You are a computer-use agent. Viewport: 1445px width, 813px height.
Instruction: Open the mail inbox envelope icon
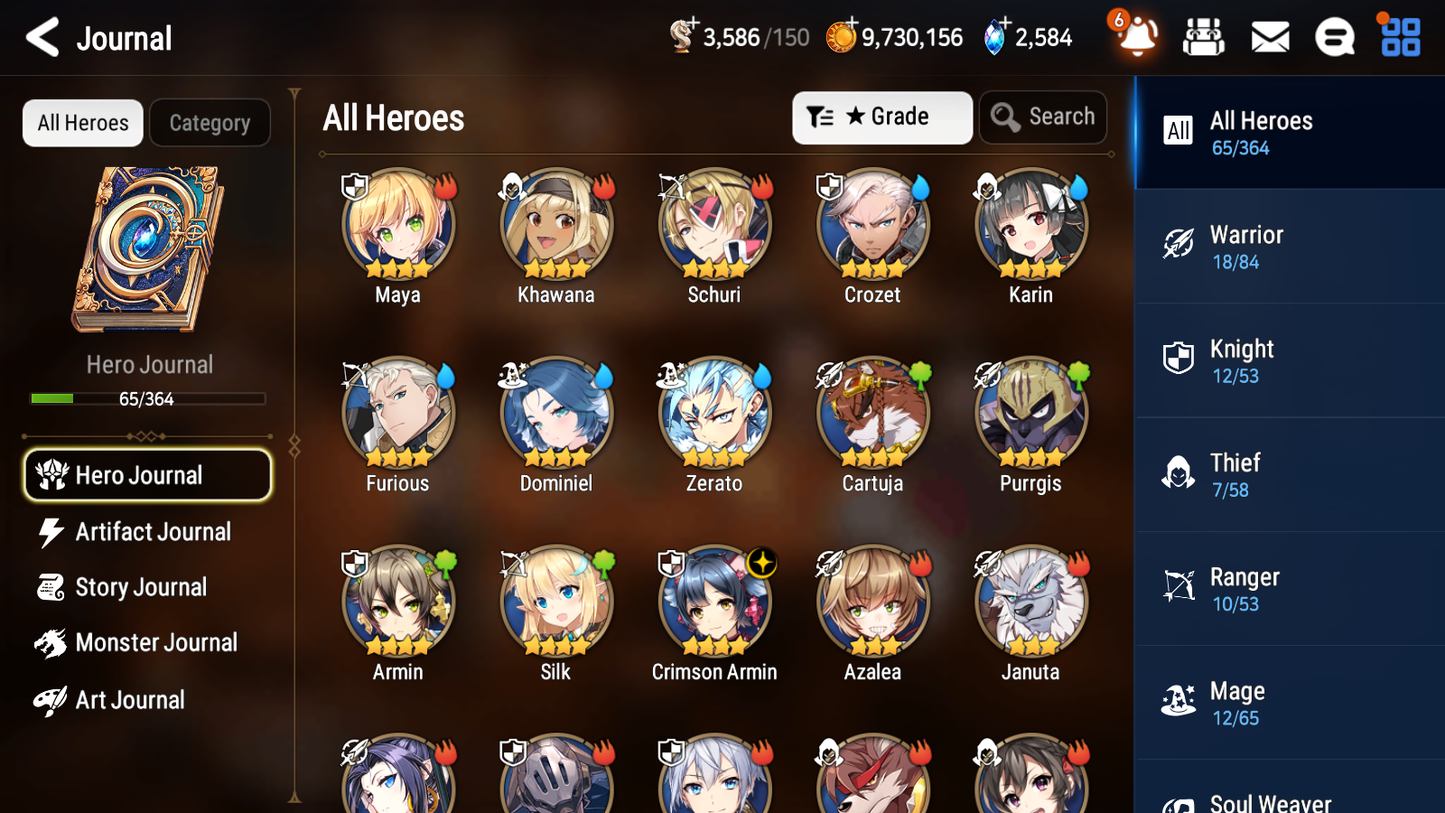pyautogui.click(x=1269, y=36)
